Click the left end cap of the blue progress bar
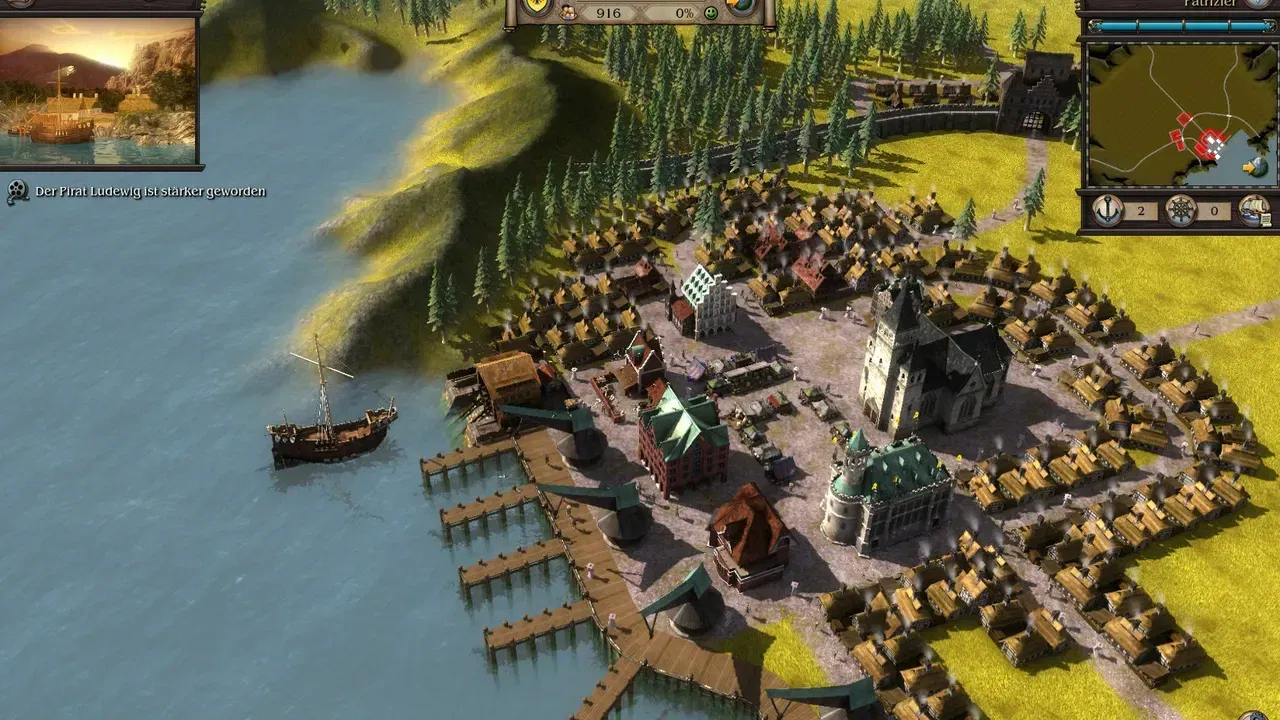 [1094, 24]
